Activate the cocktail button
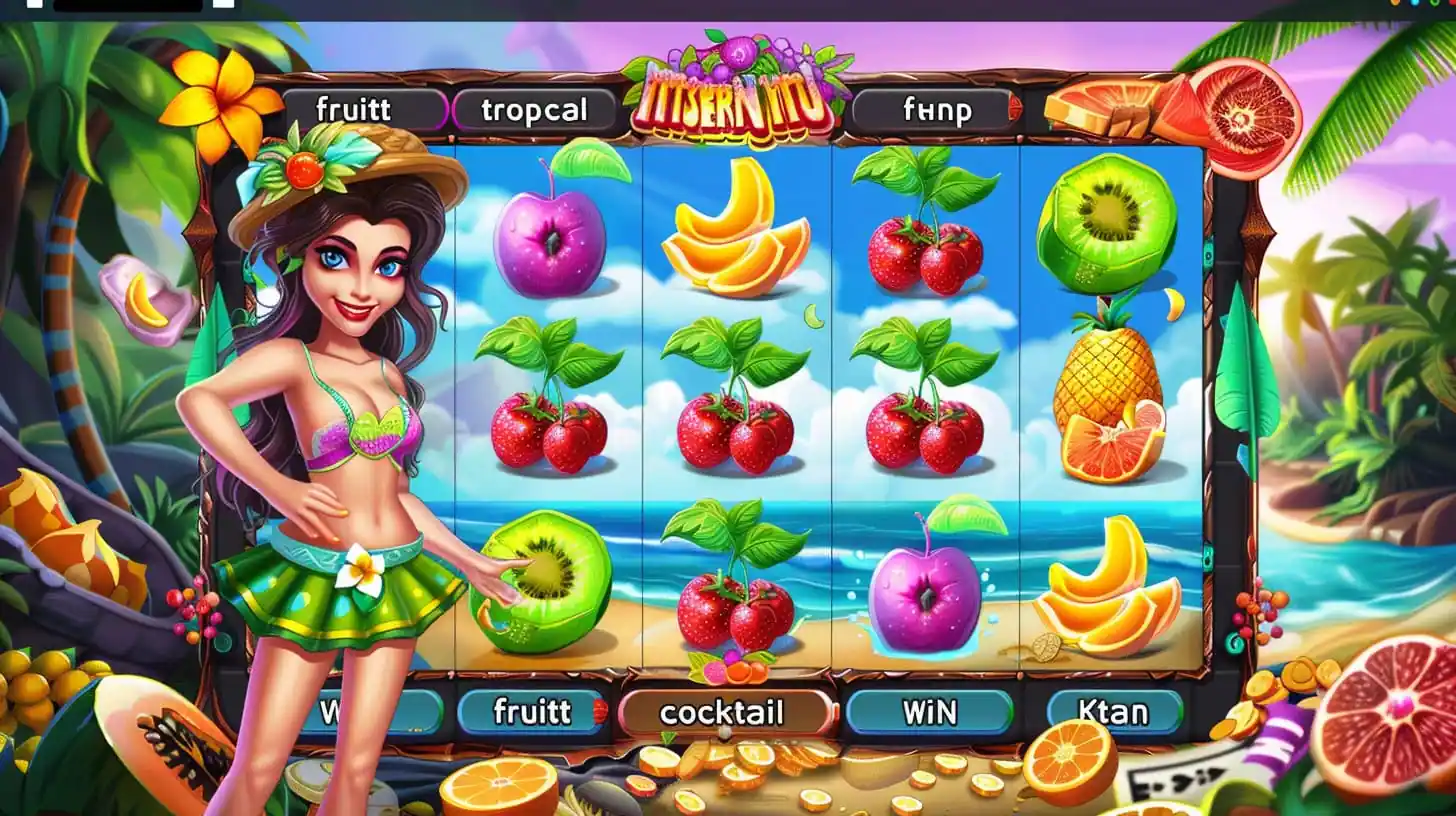This screenshot has height=816, width=1456. point(724,712)
